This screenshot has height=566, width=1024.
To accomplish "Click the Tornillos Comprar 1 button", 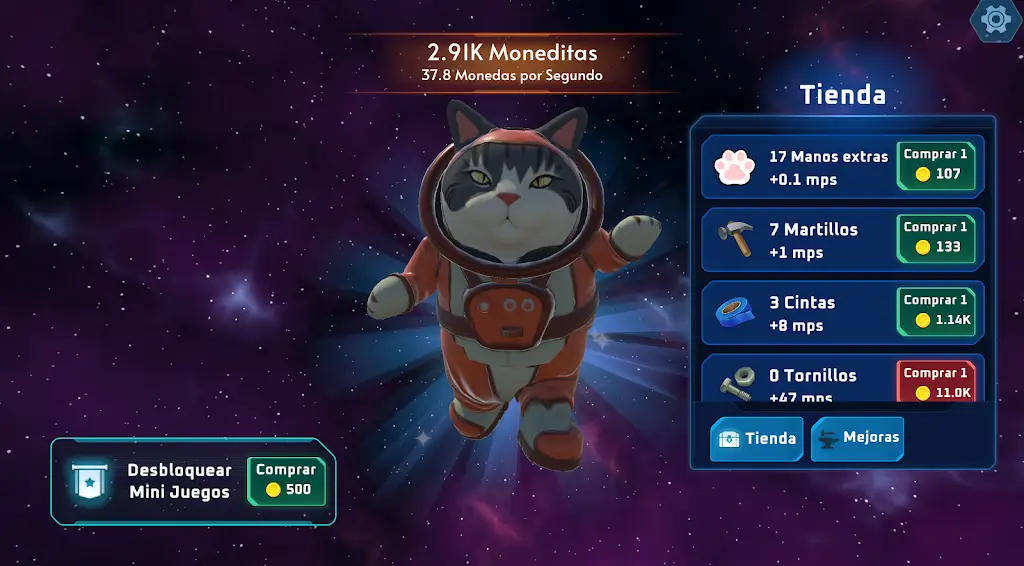I will coord(936,382).
